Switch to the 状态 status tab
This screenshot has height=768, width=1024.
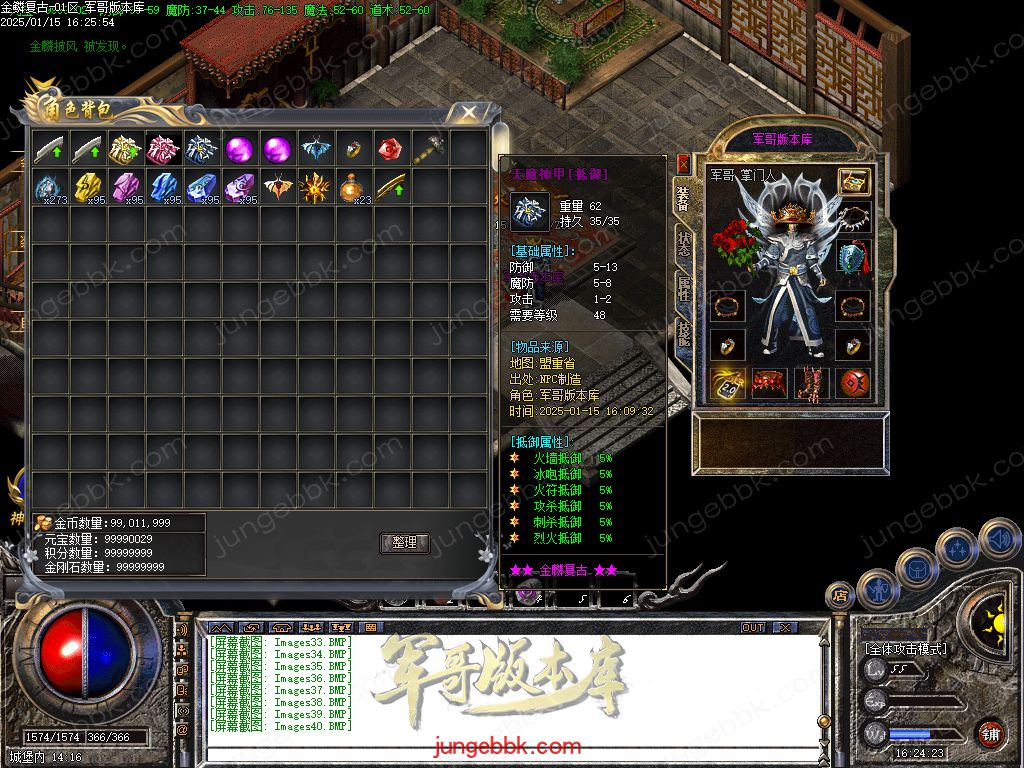[683, 243]
